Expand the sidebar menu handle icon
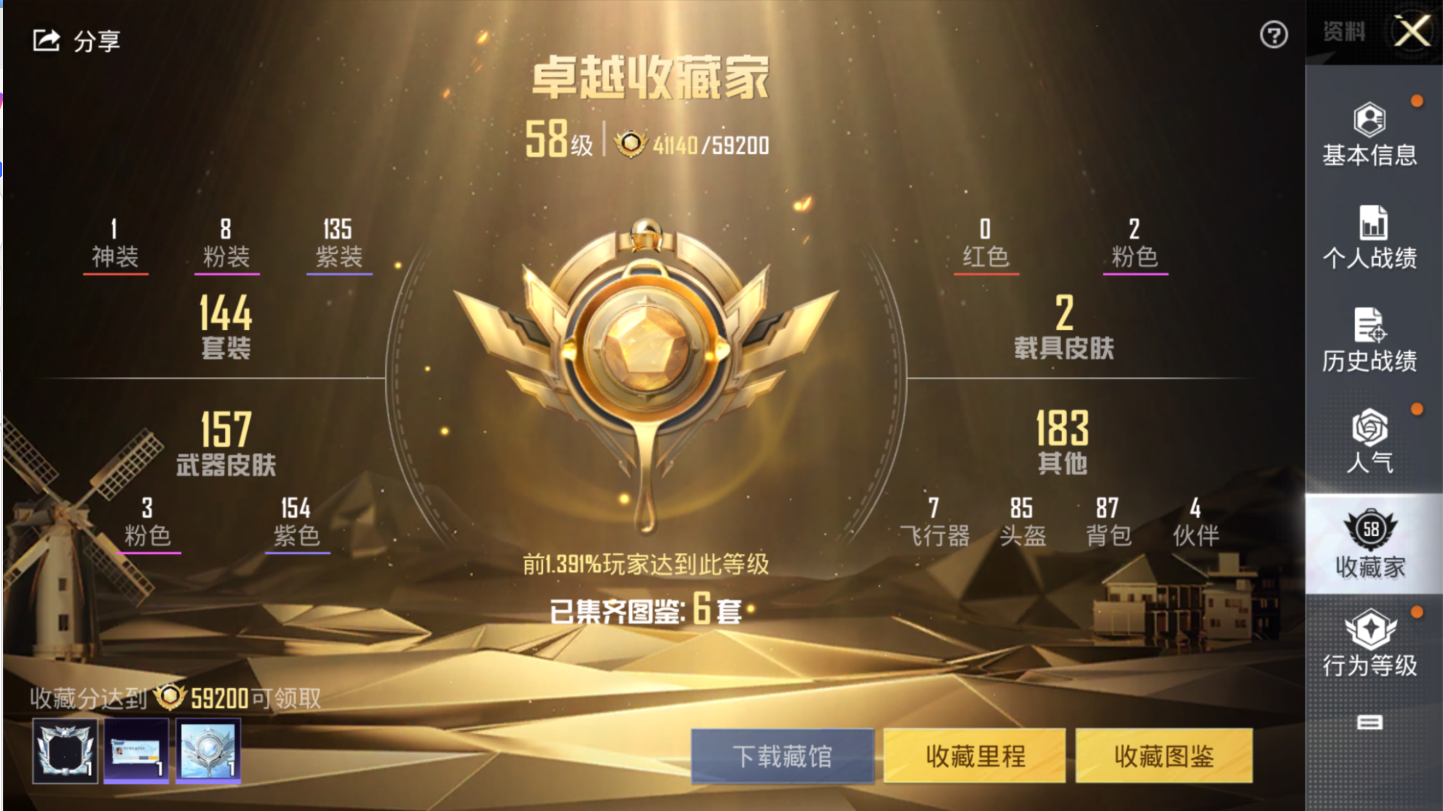Image resolution: width=1443 pixels, height=811 pixels. tap(1369, 722)
